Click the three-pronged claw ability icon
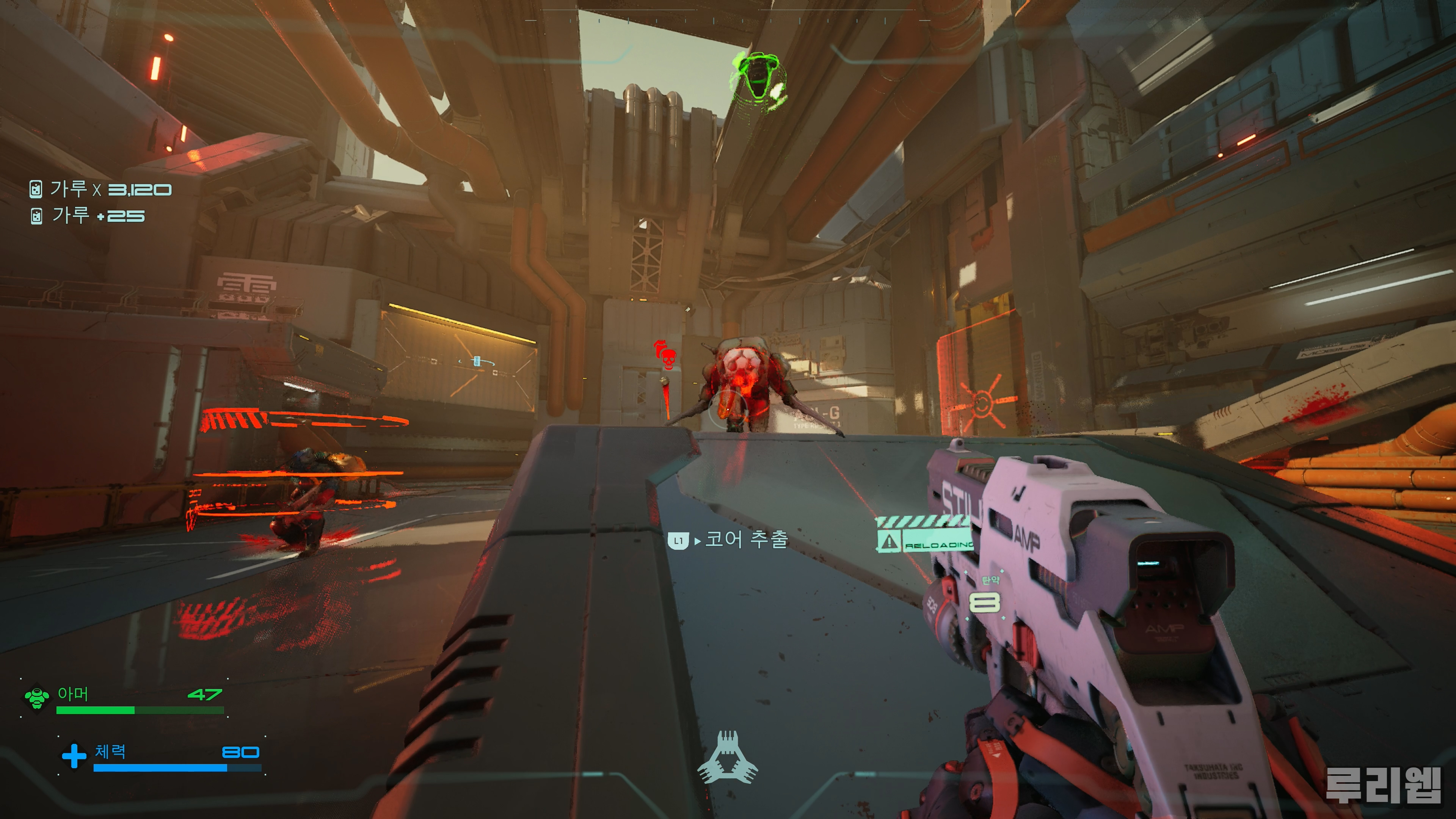 tap(728, 758)
